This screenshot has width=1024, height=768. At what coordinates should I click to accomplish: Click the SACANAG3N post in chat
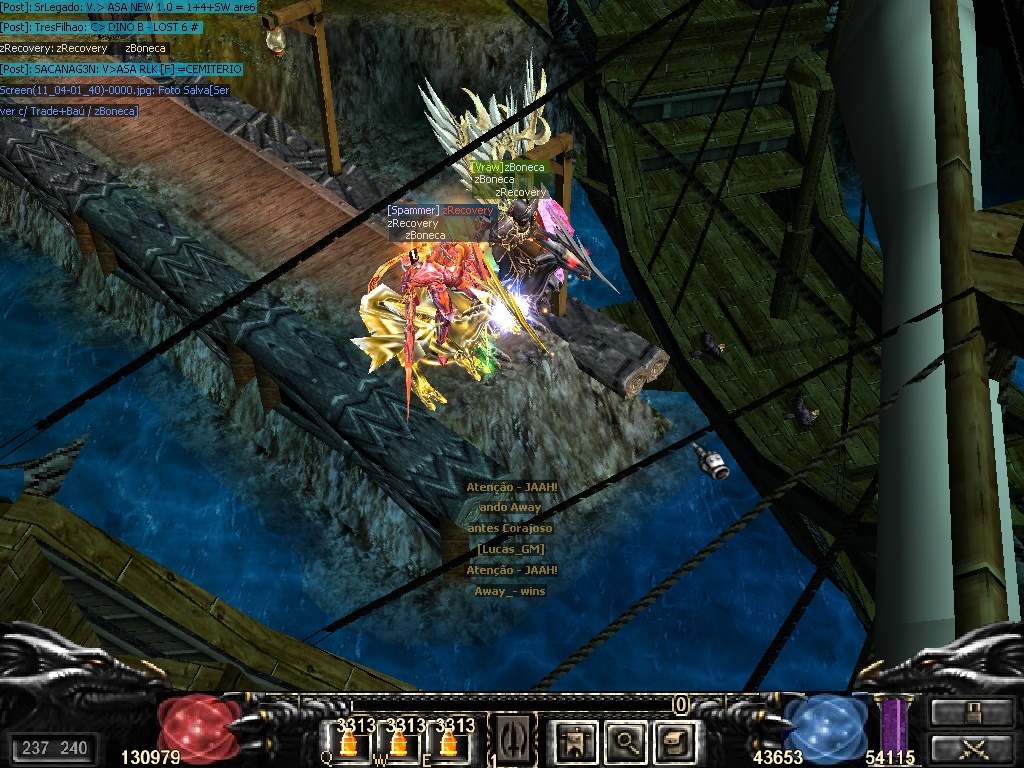(121, 69)
